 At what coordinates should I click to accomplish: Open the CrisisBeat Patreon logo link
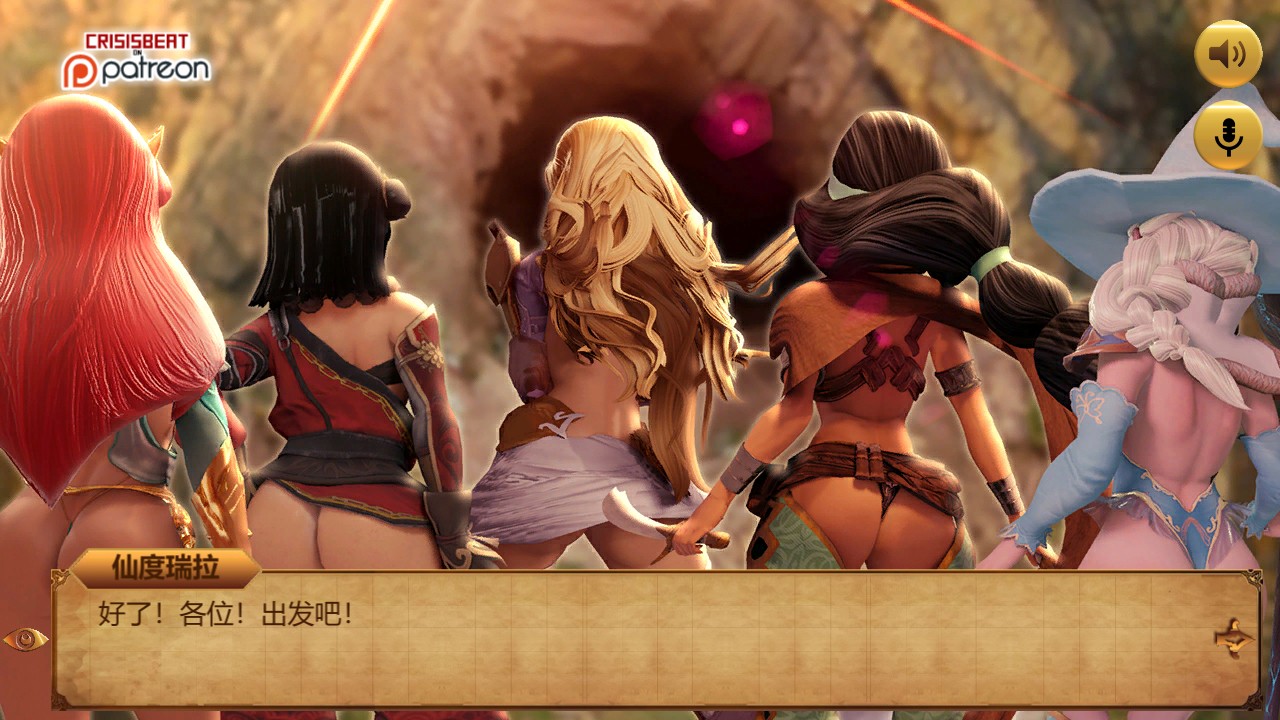[136, 60]
